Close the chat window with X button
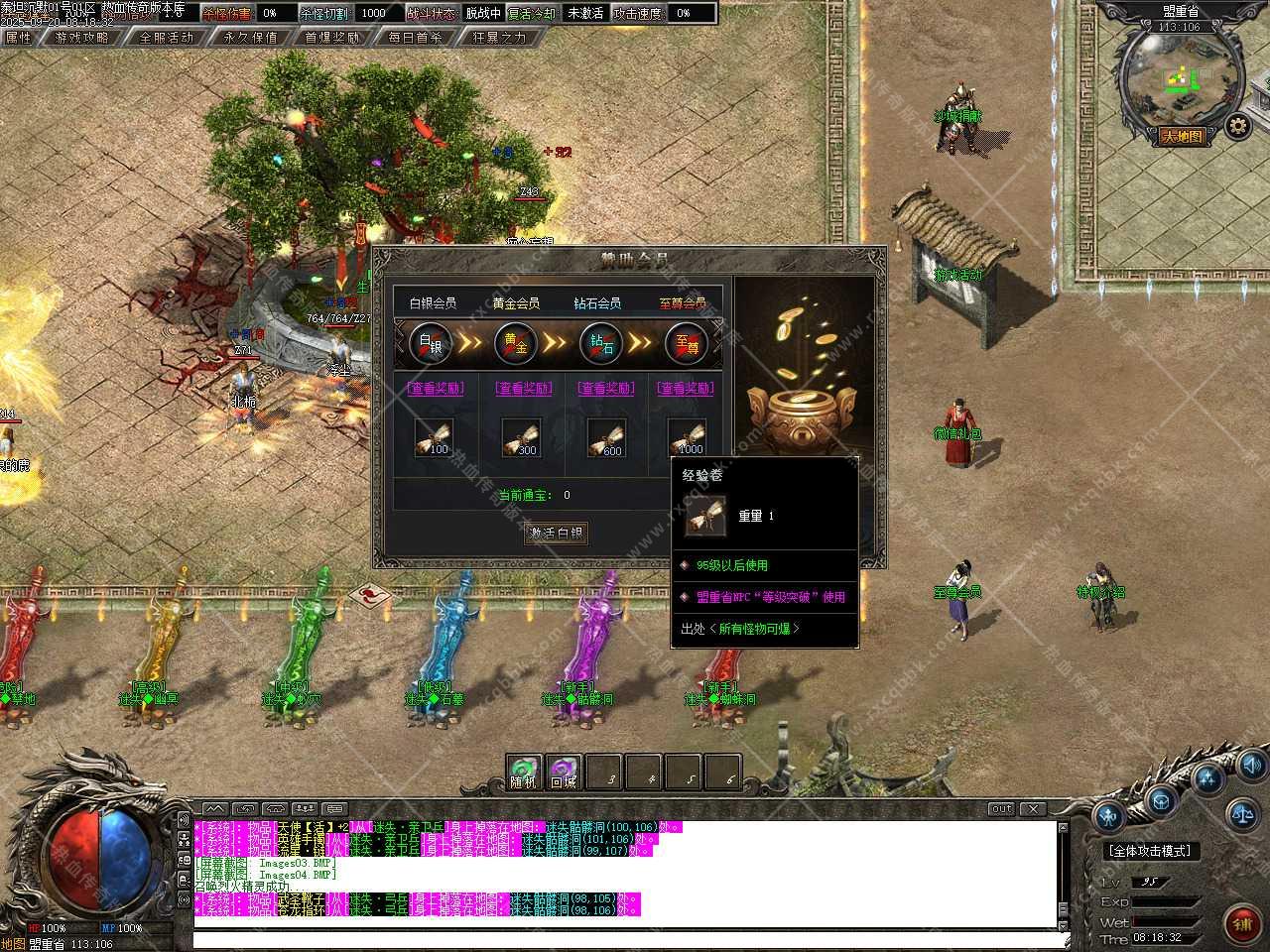This screenshot has width=1270, height=952. (1033, 809)
